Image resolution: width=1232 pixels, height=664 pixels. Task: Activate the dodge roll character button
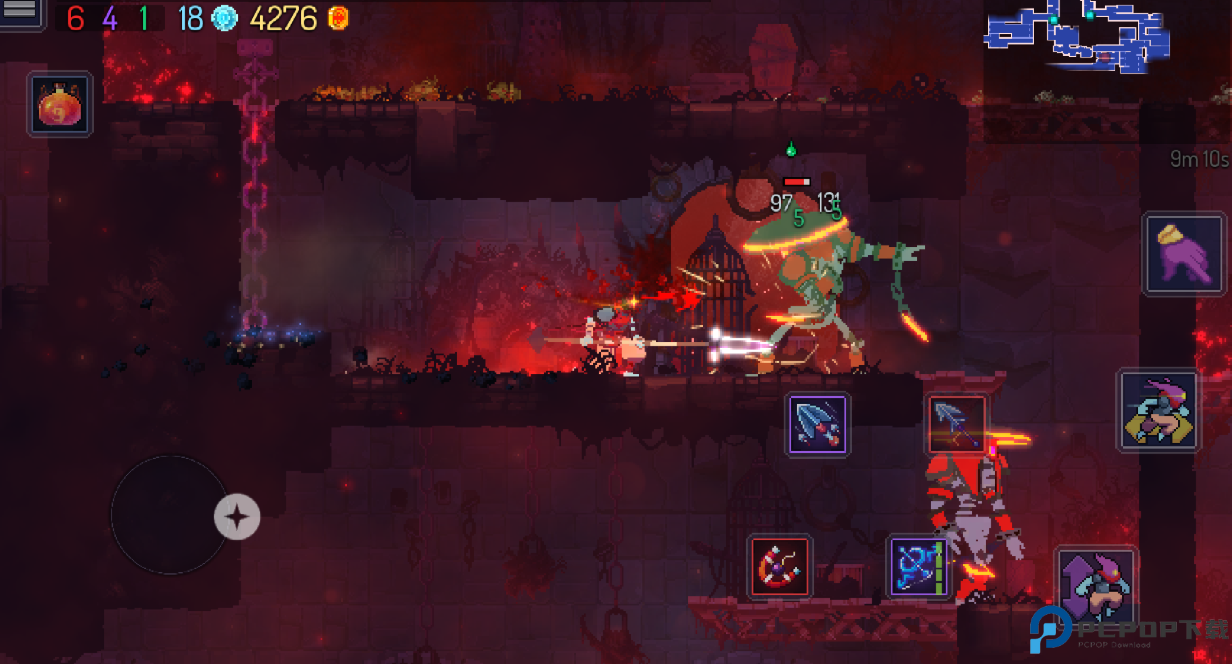point(1158,410)
